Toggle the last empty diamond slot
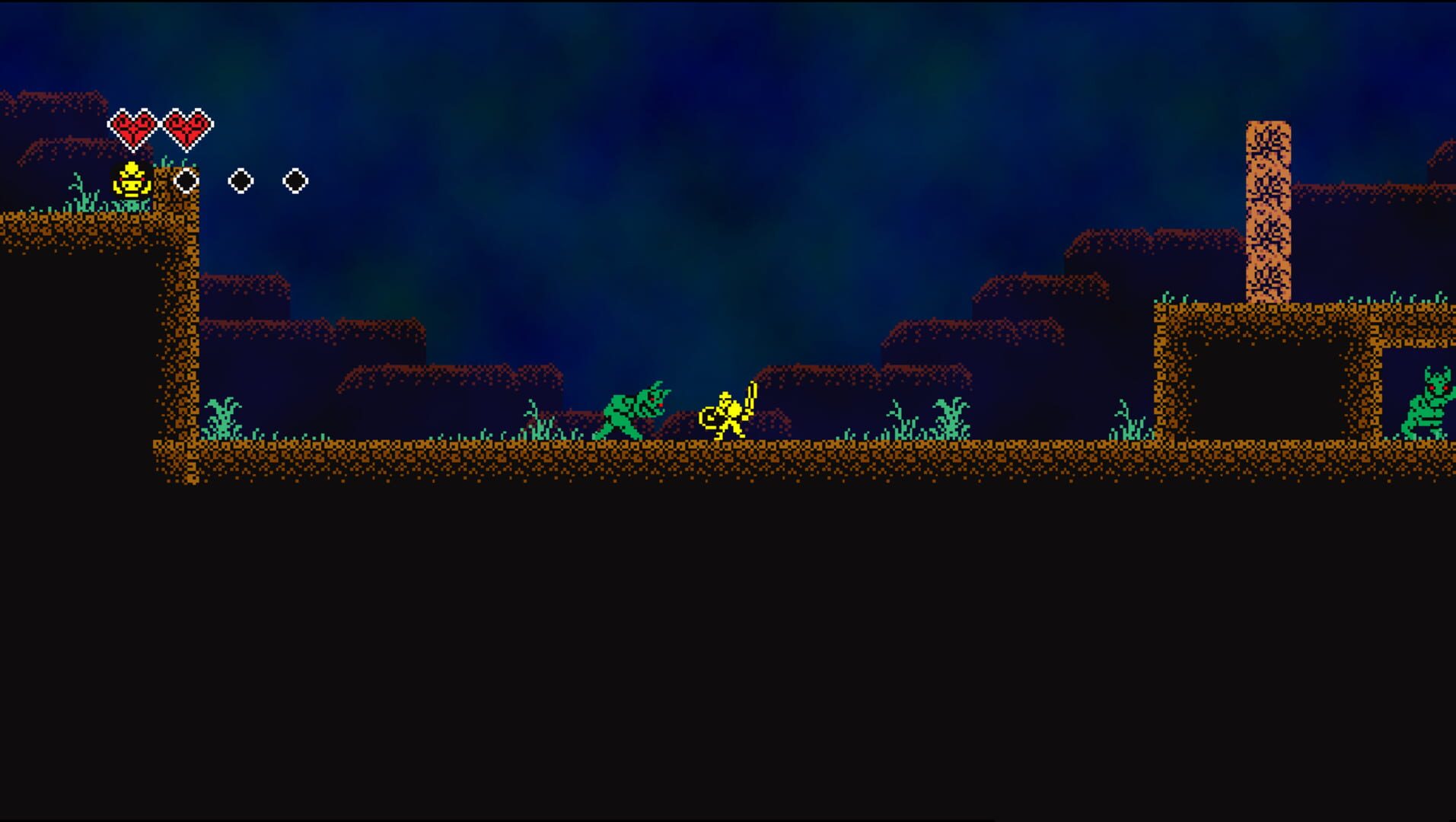Viewport: 1456px width, 822px height. [295, 180]
